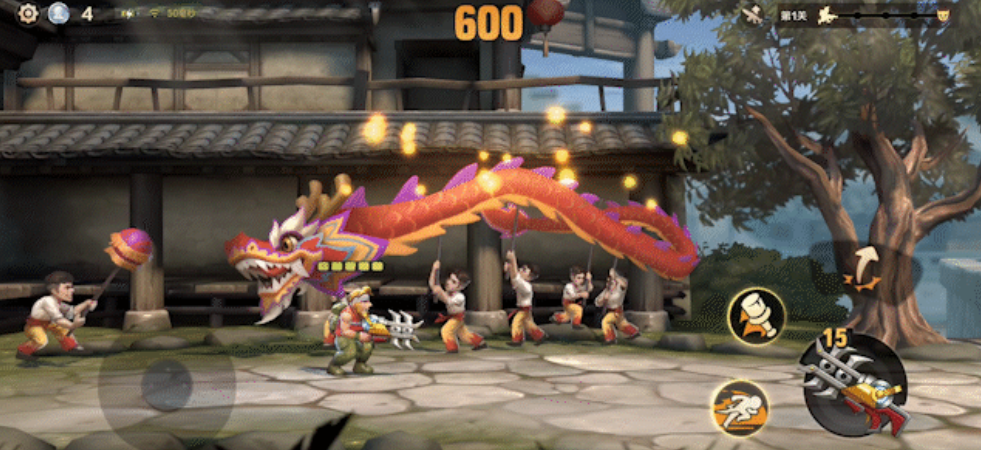Image resolution: width=981 pixels, height=450 pixels.
Task: Fire the spiked rocket launcher weapon
Action: tap(855, 384)
